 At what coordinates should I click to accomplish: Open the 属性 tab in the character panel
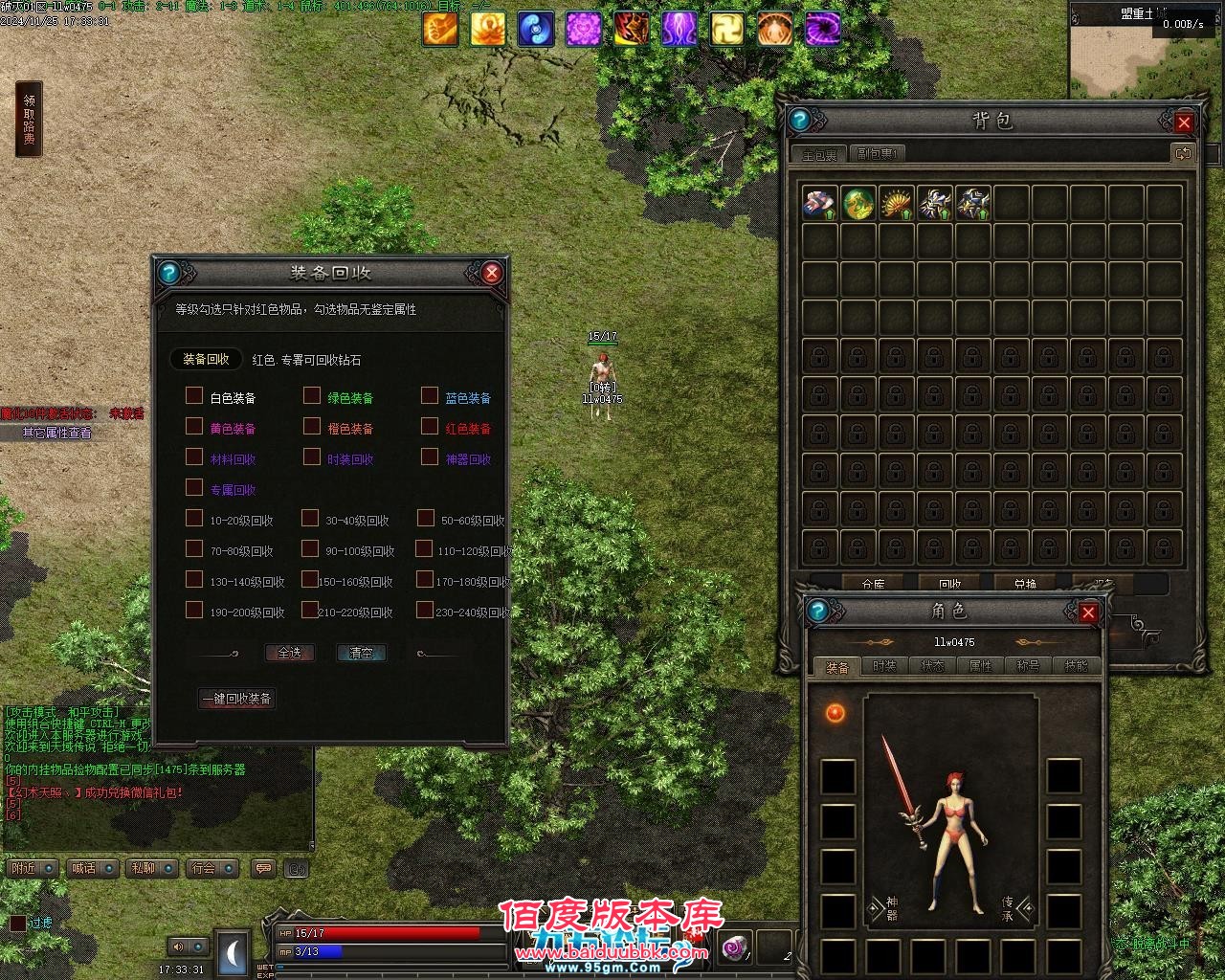pyautogui.click(x=980, y=666)
